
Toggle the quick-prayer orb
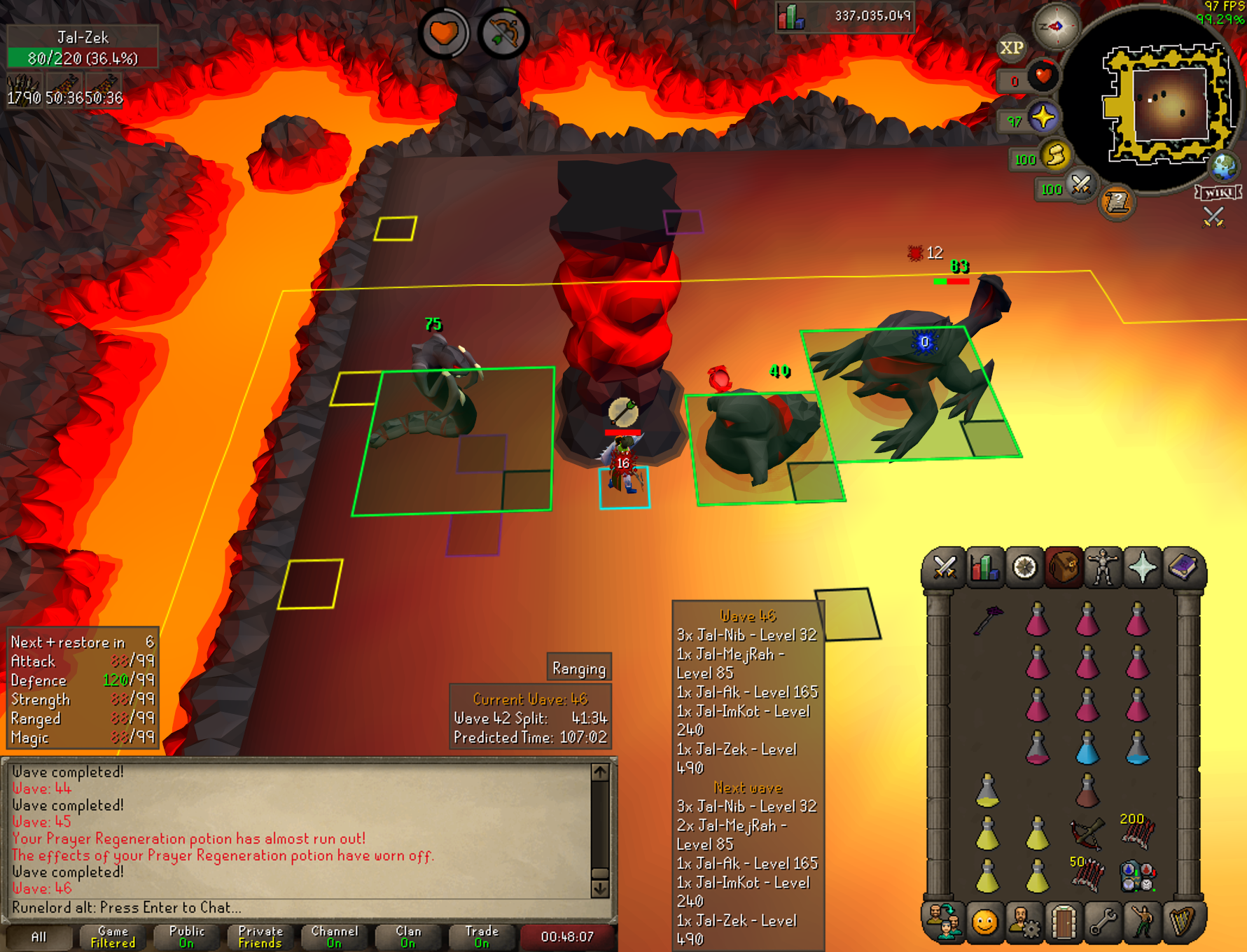coord(1043,118)
